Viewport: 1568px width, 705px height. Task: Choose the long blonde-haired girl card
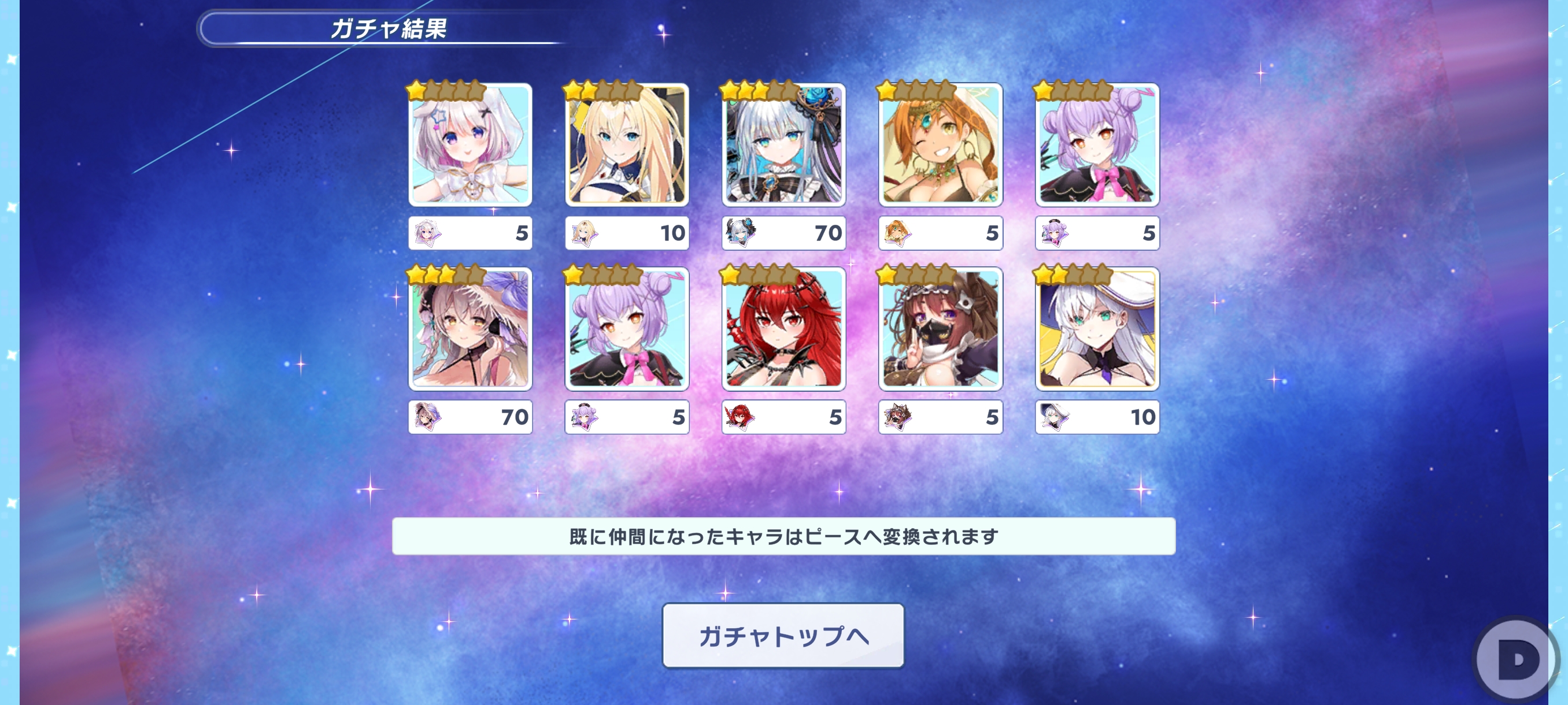(627, 145)
